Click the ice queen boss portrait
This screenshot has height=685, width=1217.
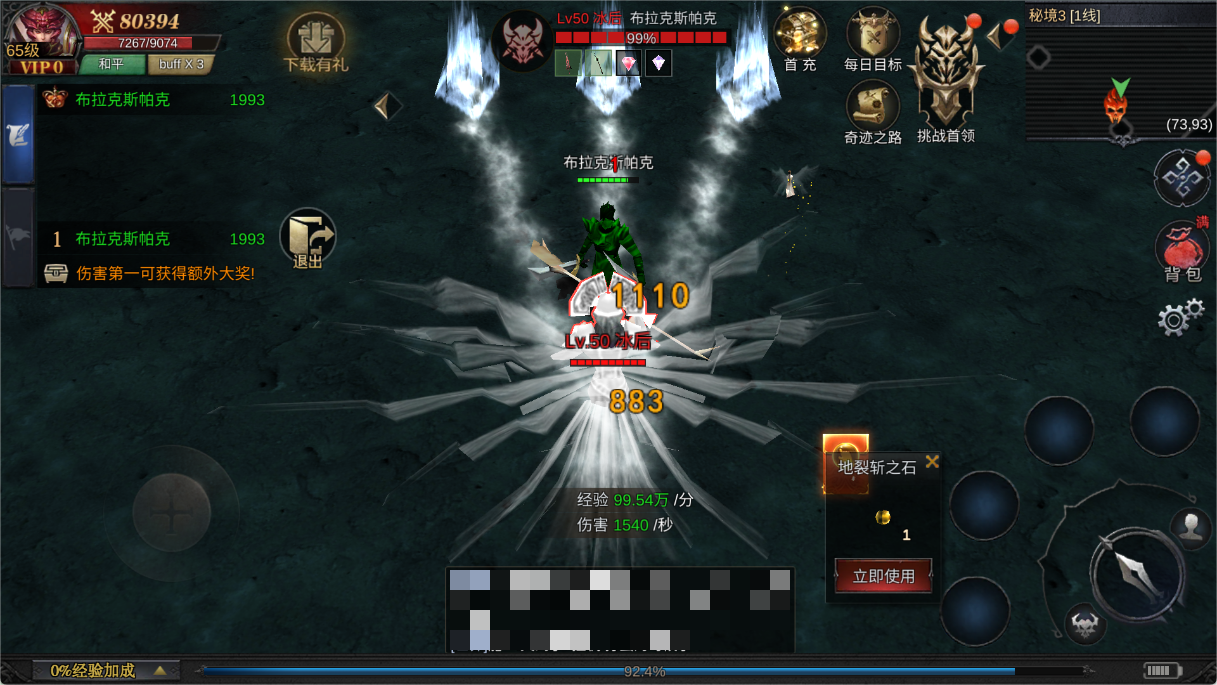tap(521, 42)
